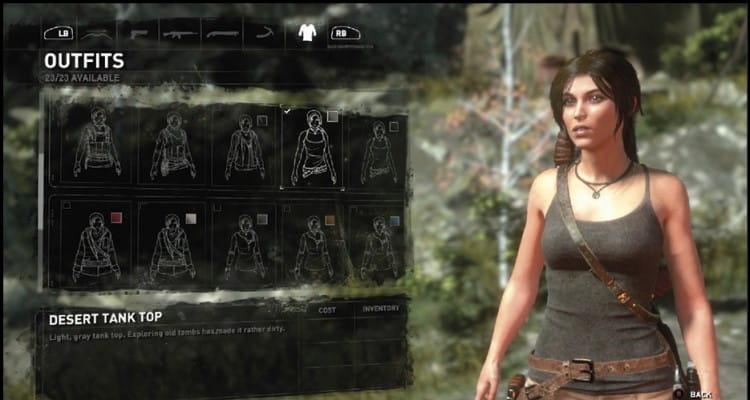Select the checked Desert Tank Top outfit tile

(312, 147)
